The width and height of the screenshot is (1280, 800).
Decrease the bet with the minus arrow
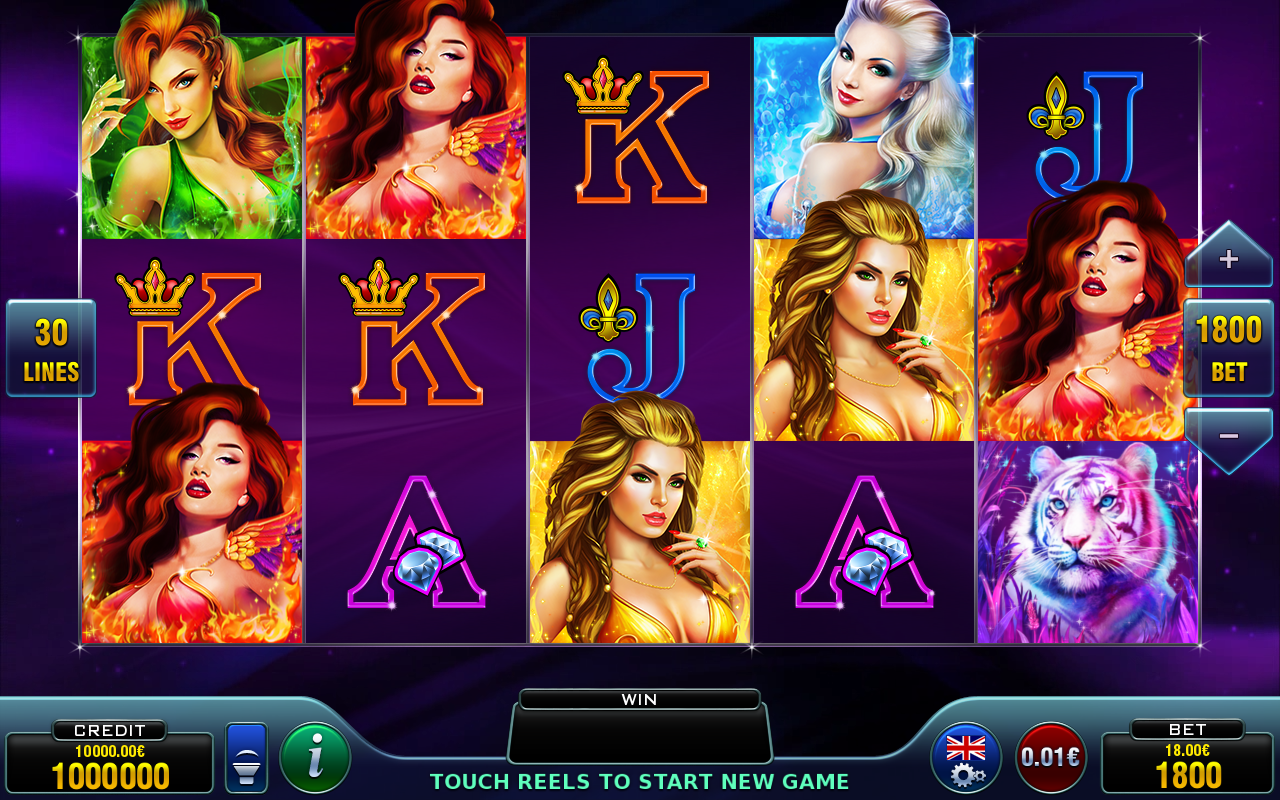tap(1228, 436)
